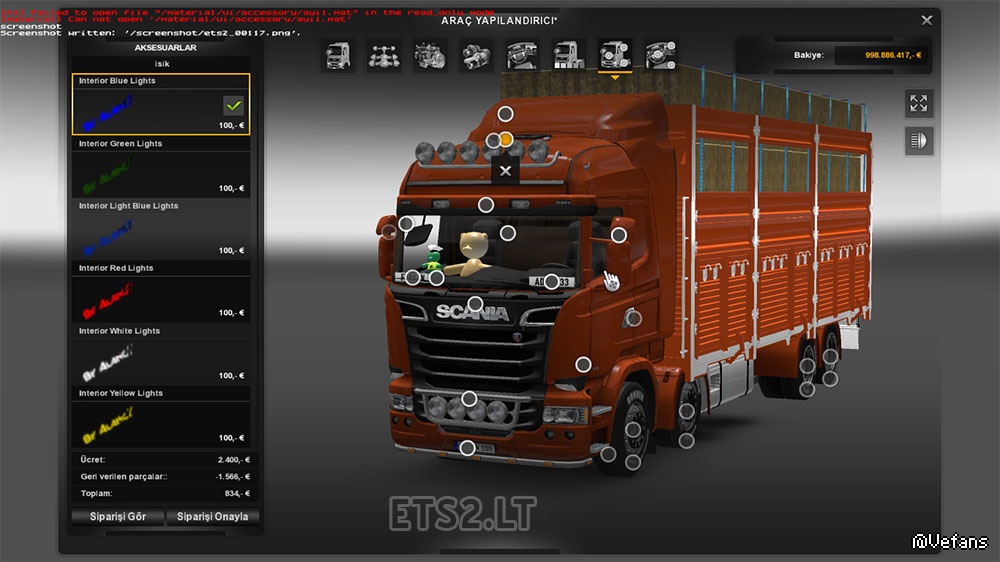Switch to the chassis category tab
Viewport: 1000px width, 562px height.
pyautogui.click(x=384, y=55)
